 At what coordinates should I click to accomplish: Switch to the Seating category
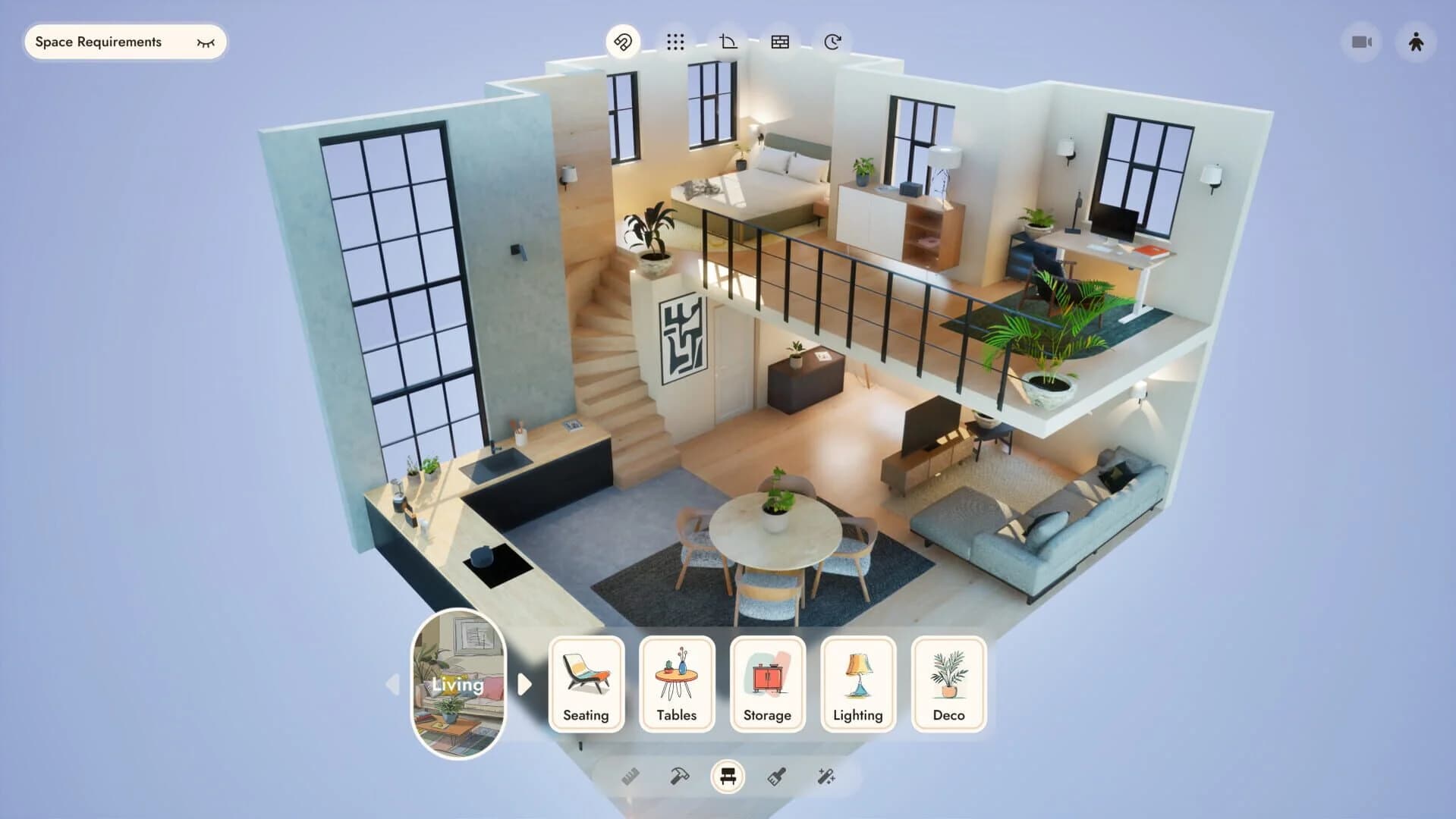tap(586, 682)
